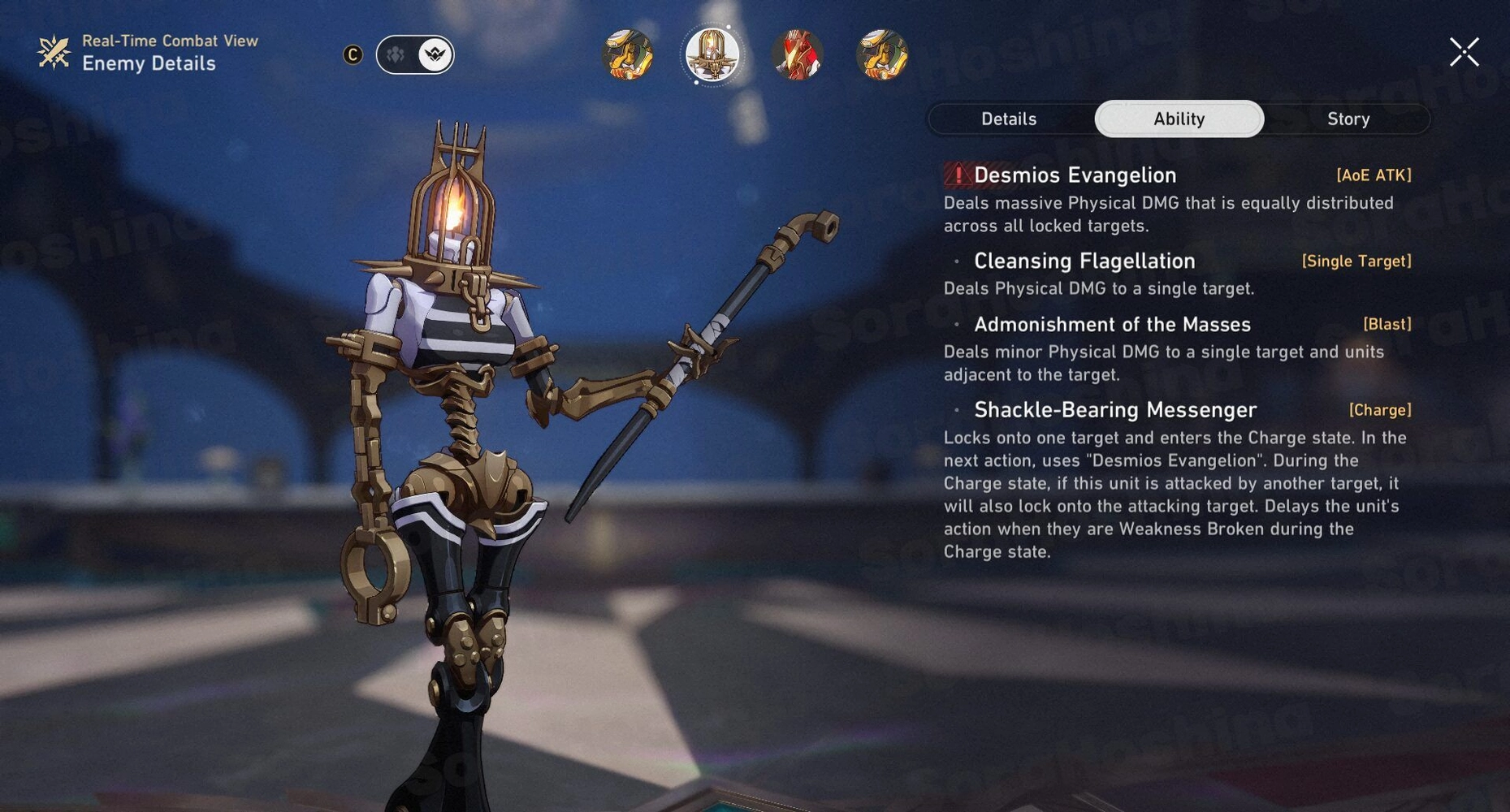Choose the Admonishment of the Masses ability
This screenshot has height=812, width=1510.
tap(1112, 325)
